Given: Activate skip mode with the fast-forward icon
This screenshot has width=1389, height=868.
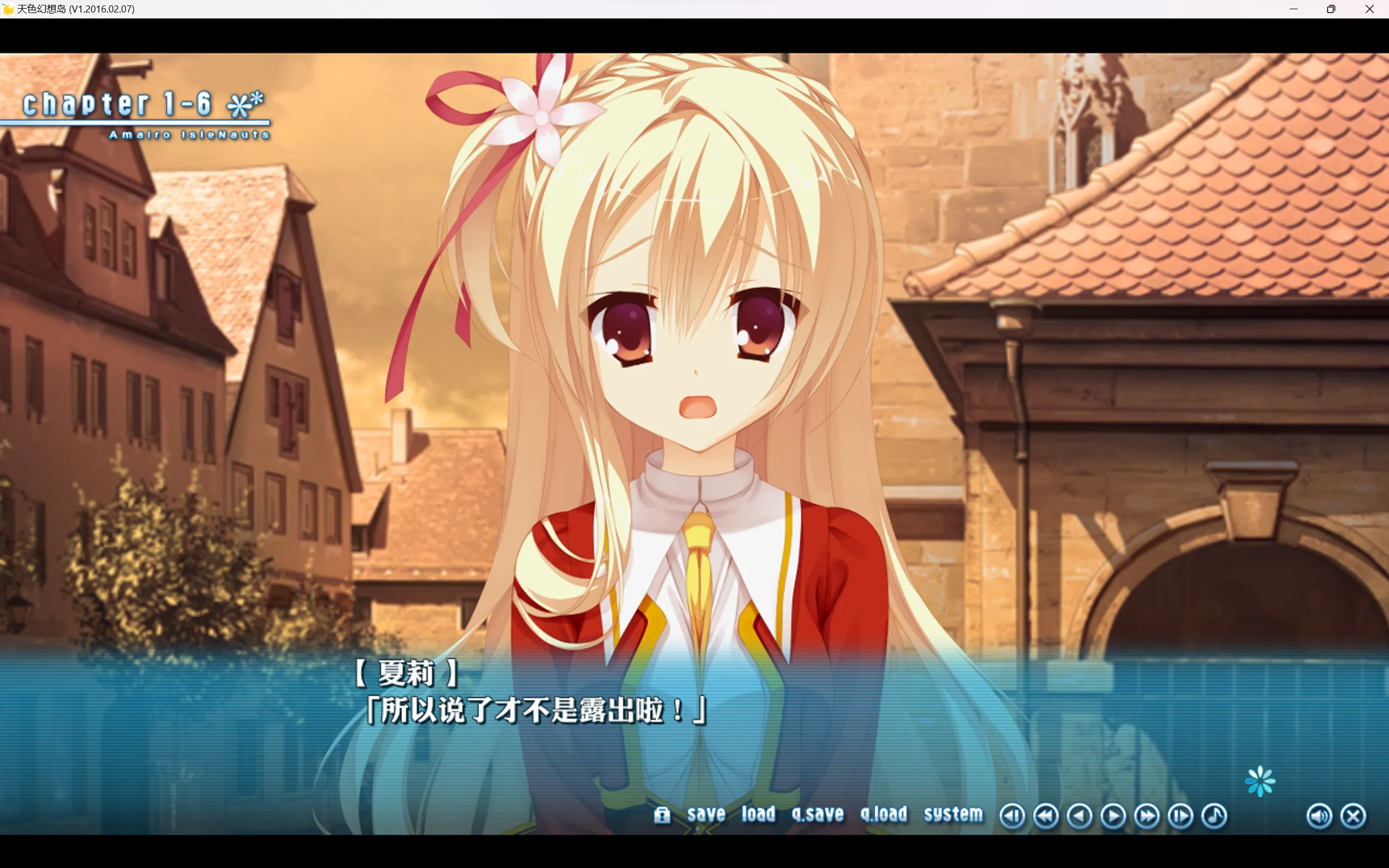Looking at the screenshot, I should (x=1147, y=815).
